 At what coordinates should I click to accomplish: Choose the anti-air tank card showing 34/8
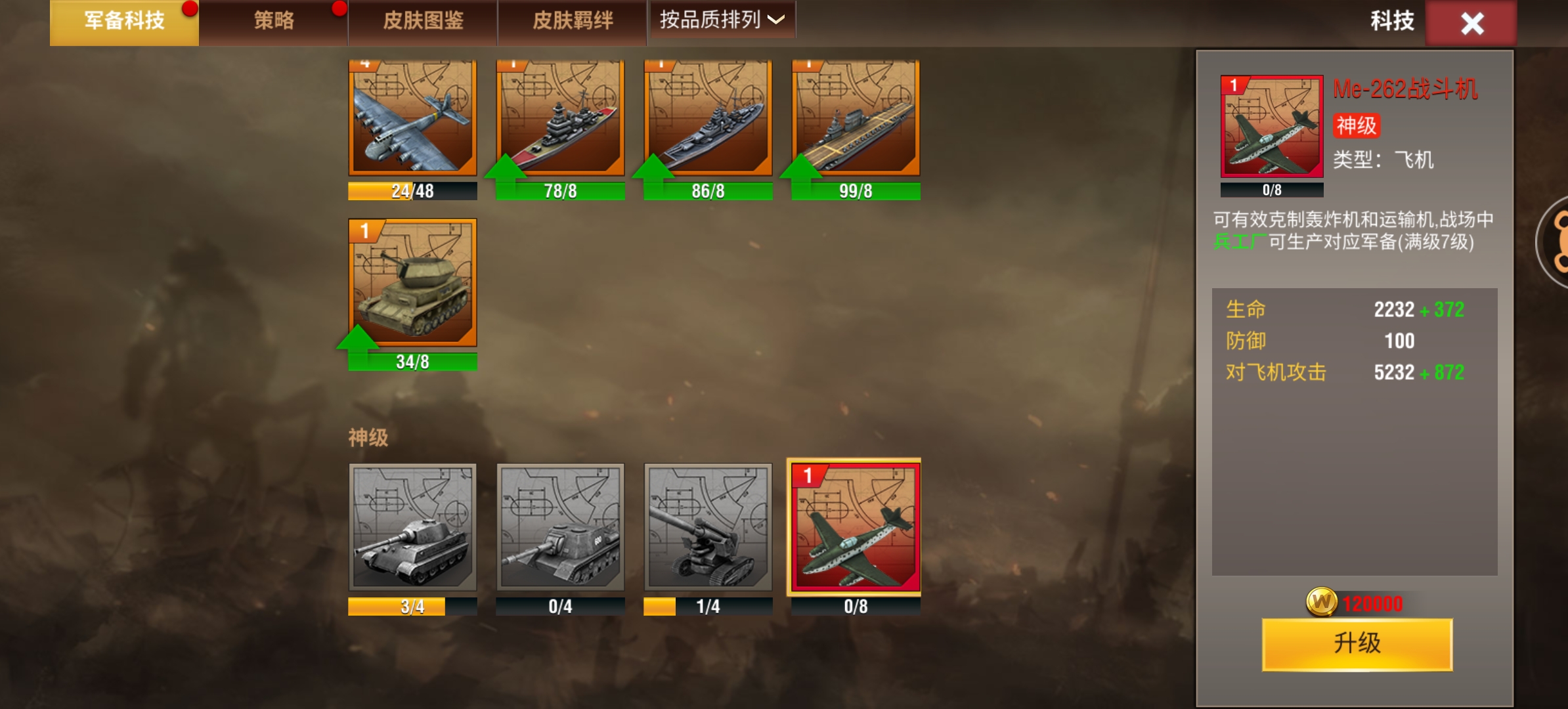(412, 284)
